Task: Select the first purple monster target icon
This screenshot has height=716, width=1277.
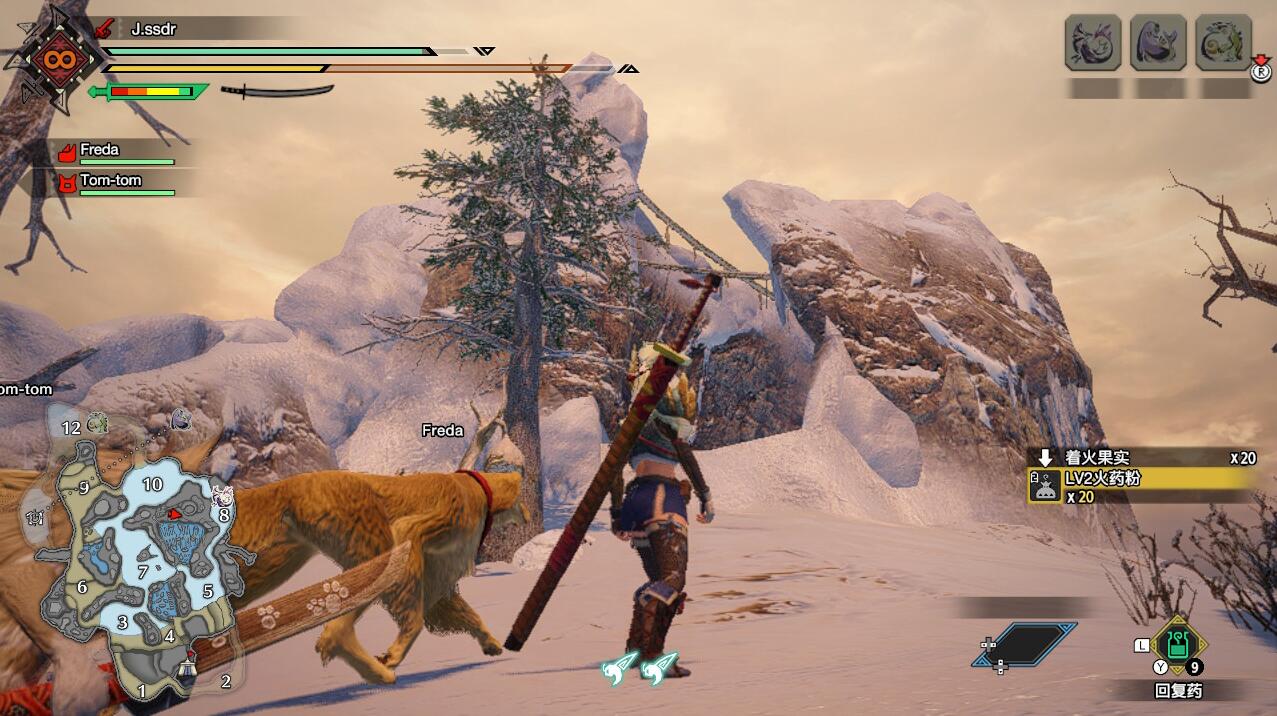Action: [x=1092, y=43]
